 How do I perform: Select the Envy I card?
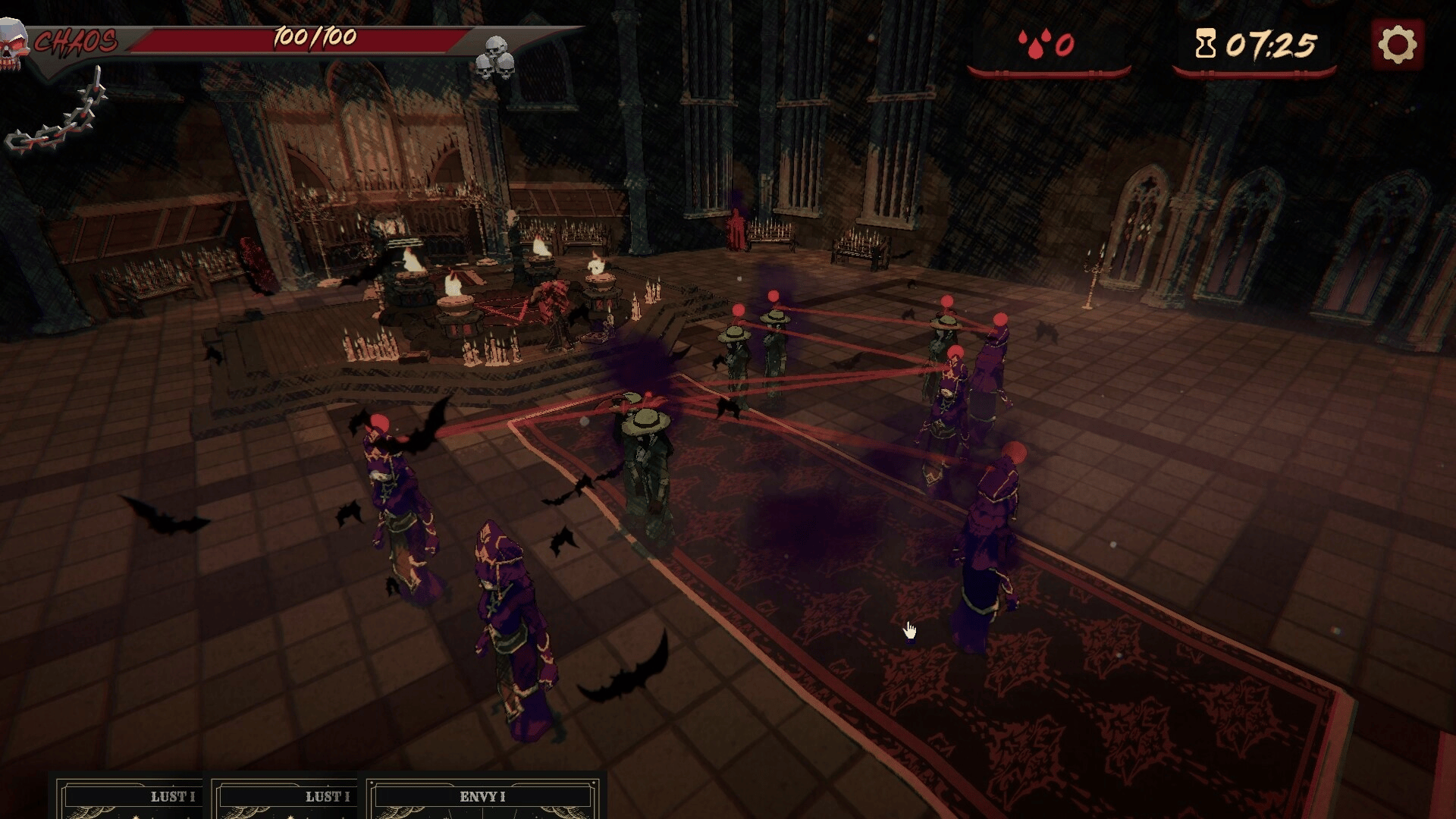[x=482, y=799]
